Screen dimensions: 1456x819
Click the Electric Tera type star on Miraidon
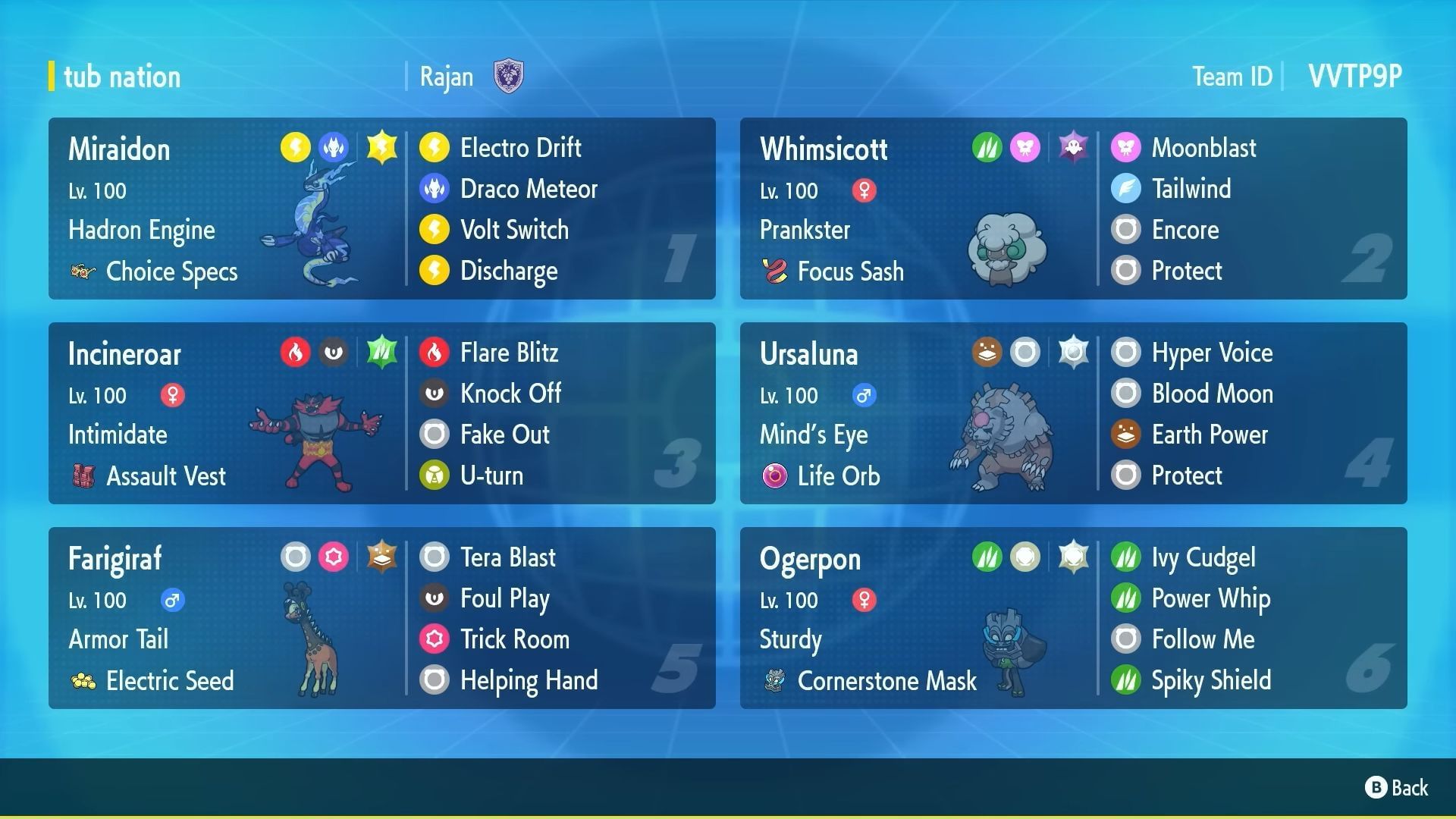click(381, 146)
